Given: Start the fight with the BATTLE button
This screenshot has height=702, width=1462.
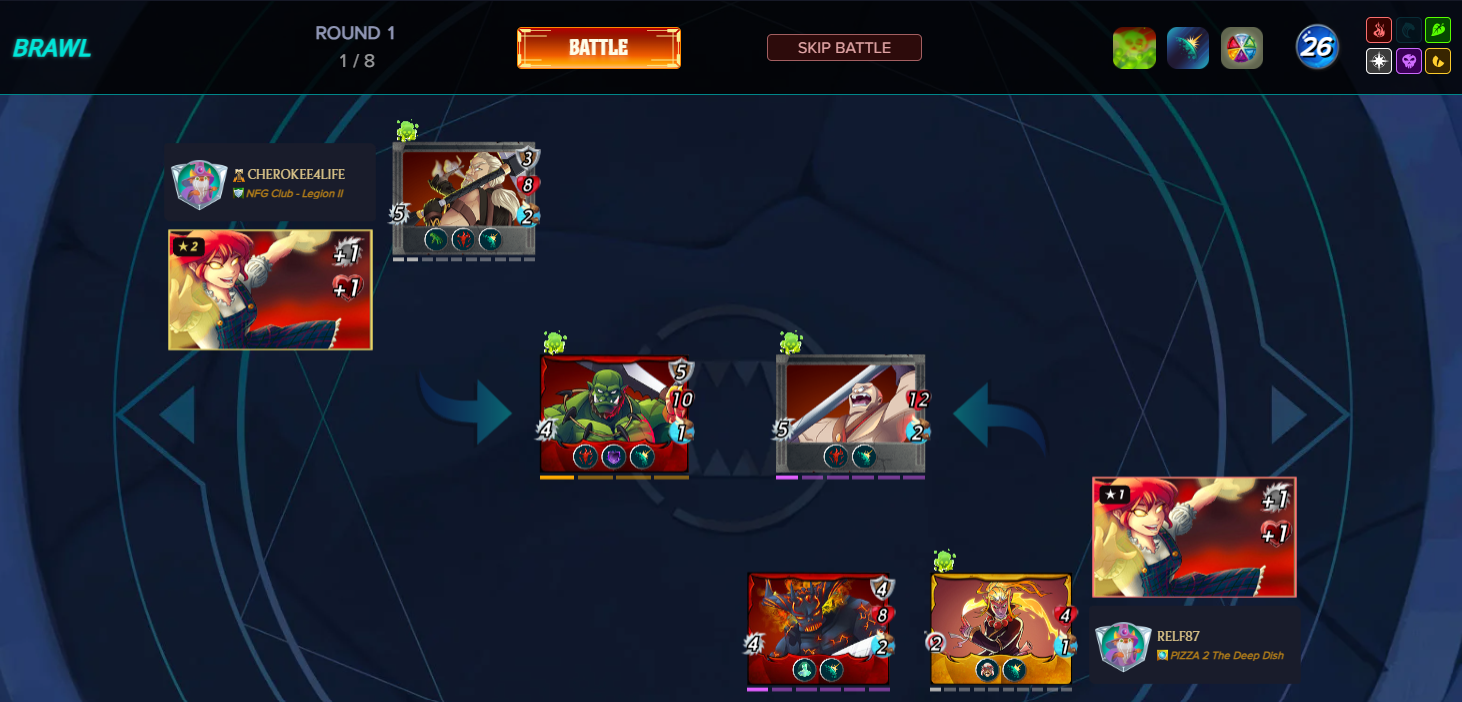Looking at the screenshot, I should pos(598,48).
